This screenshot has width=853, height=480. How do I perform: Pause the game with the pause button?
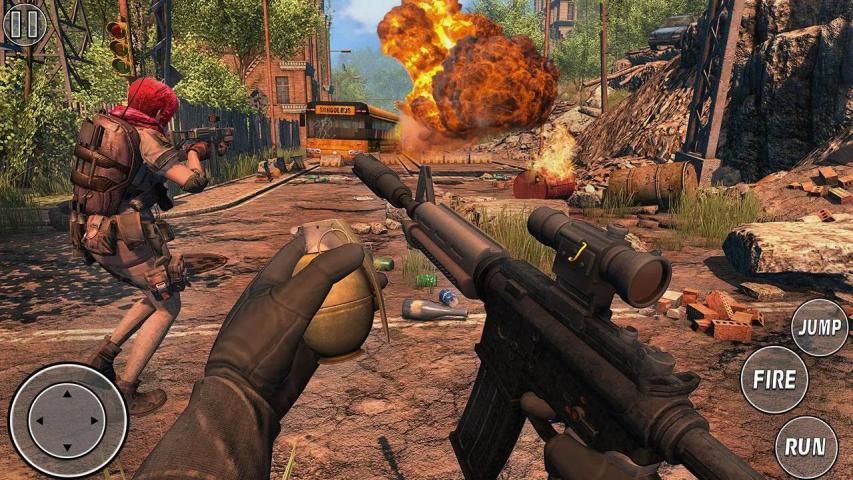(x=24, y=24)
